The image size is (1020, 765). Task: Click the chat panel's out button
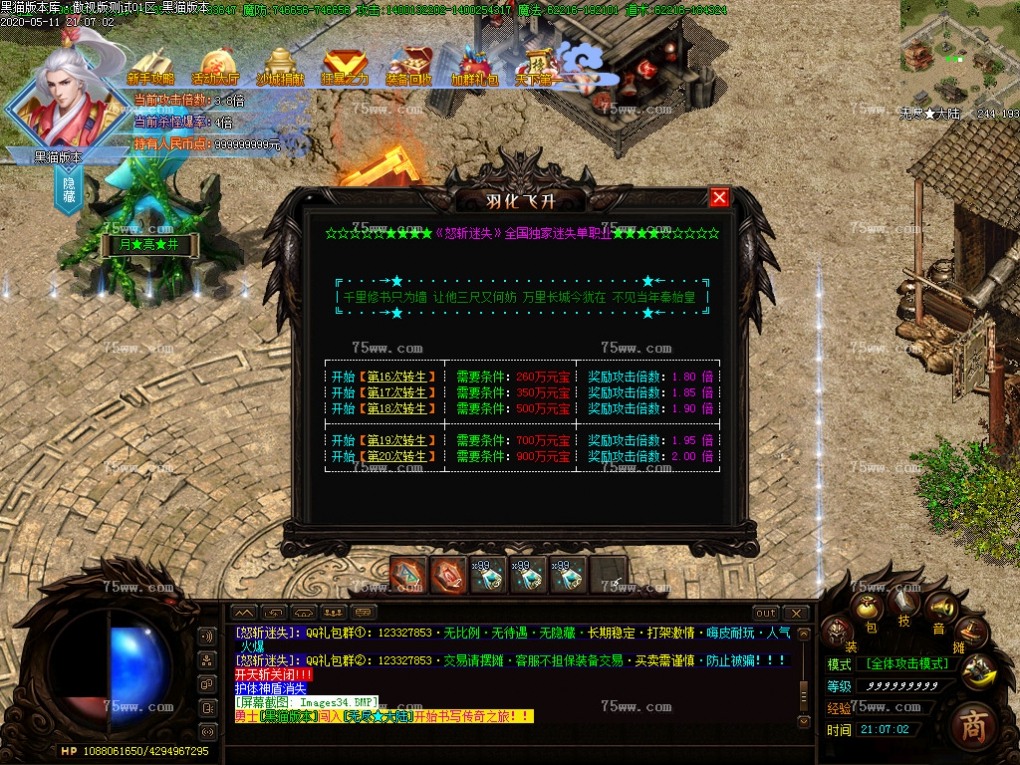point(765,613)
